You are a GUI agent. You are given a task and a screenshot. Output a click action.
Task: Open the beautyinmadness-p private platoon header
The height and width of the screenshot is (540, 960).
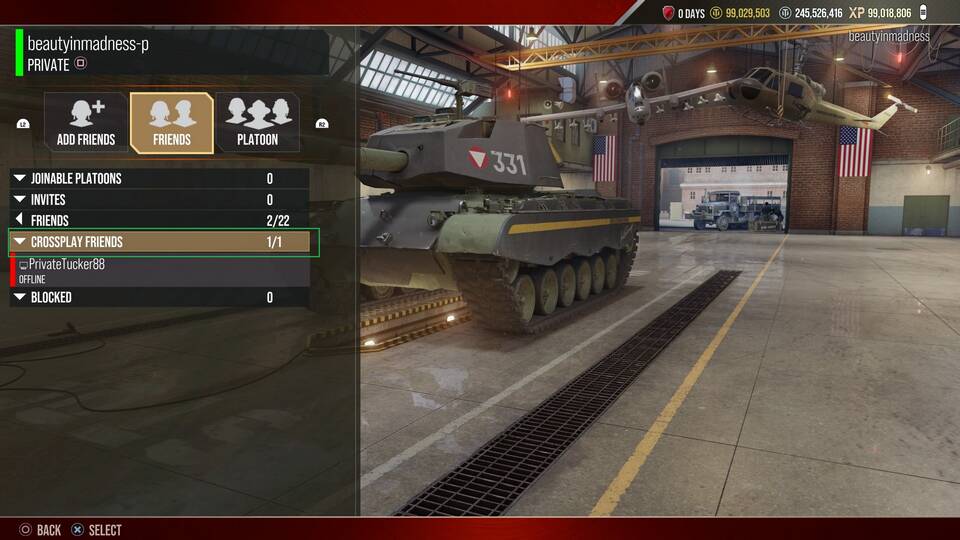coord(170,53)
